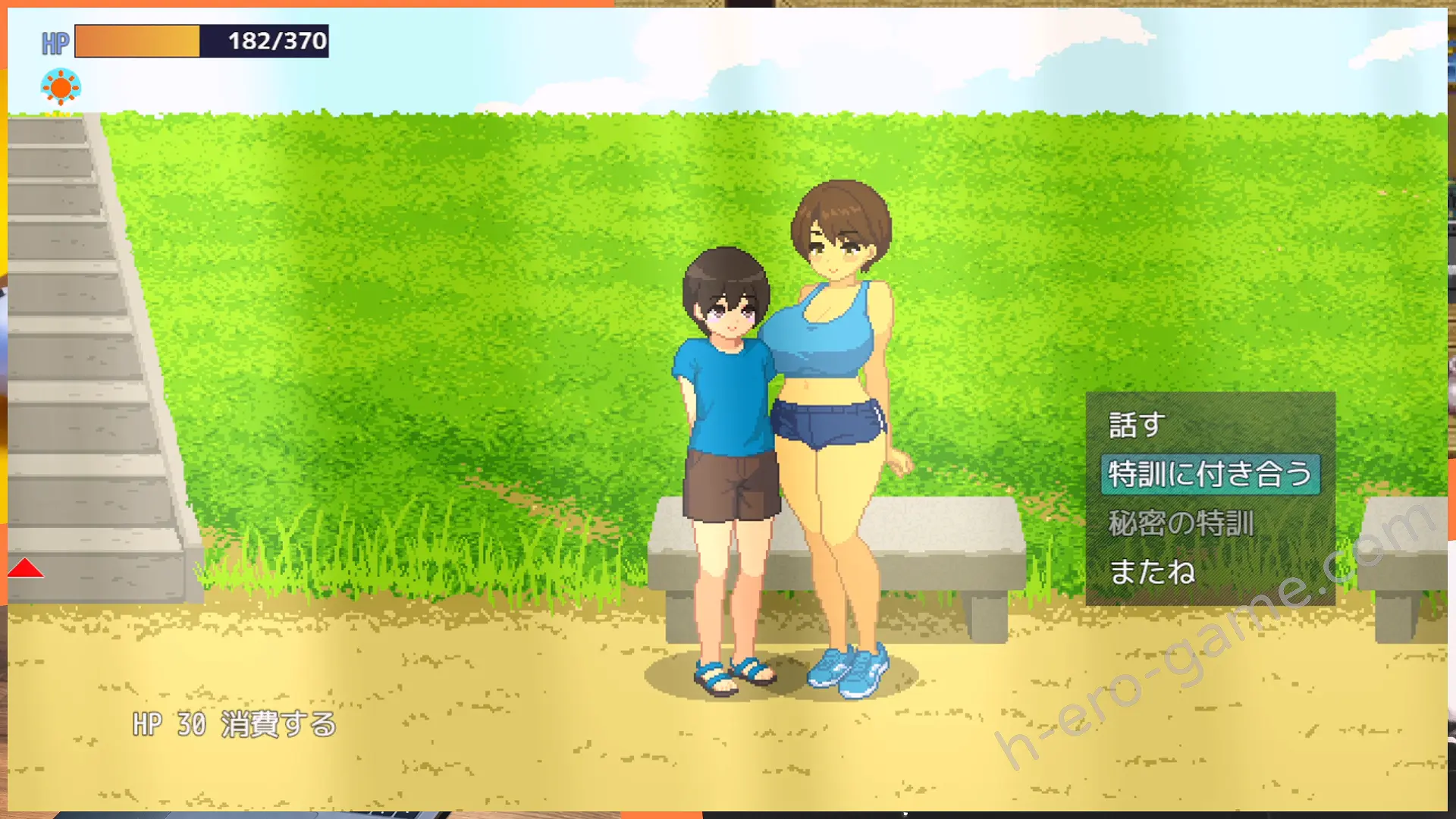Choose またね to leave
Image resolution: width=1456 pixels, height=819 pixels.
click(1152, 573)
